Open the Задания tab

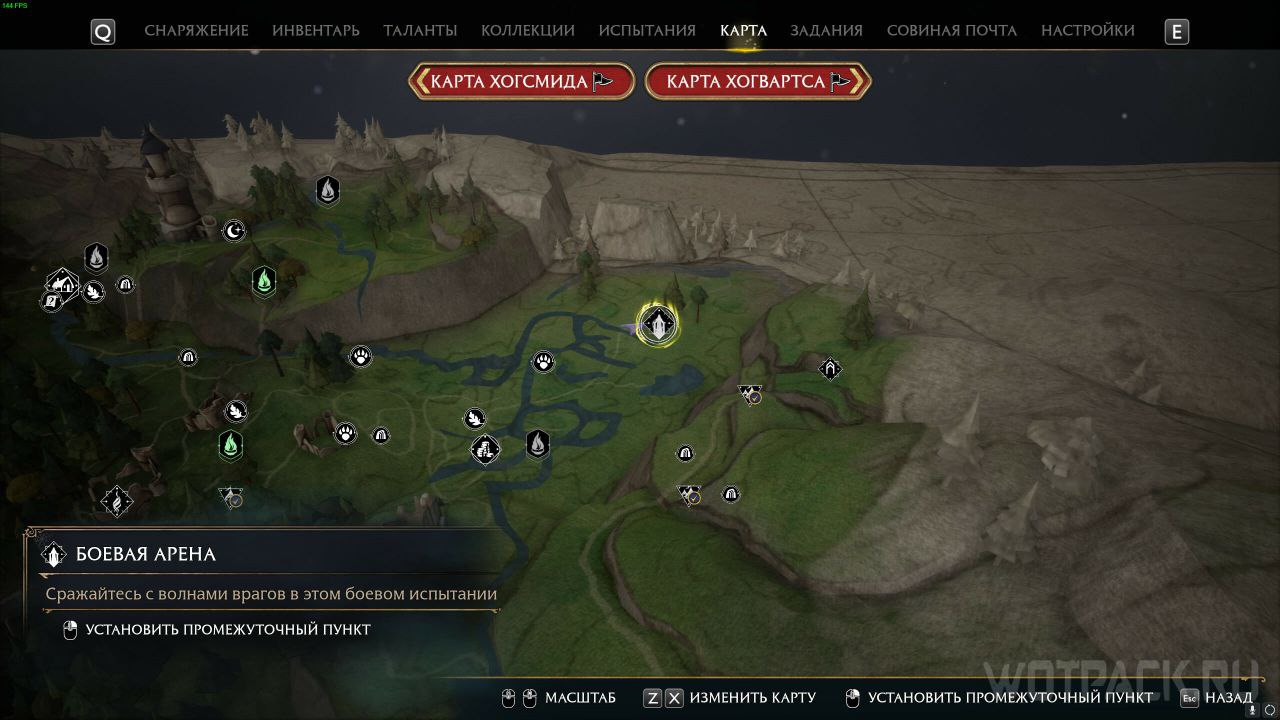pyautogui.click(x=826, y=30)
